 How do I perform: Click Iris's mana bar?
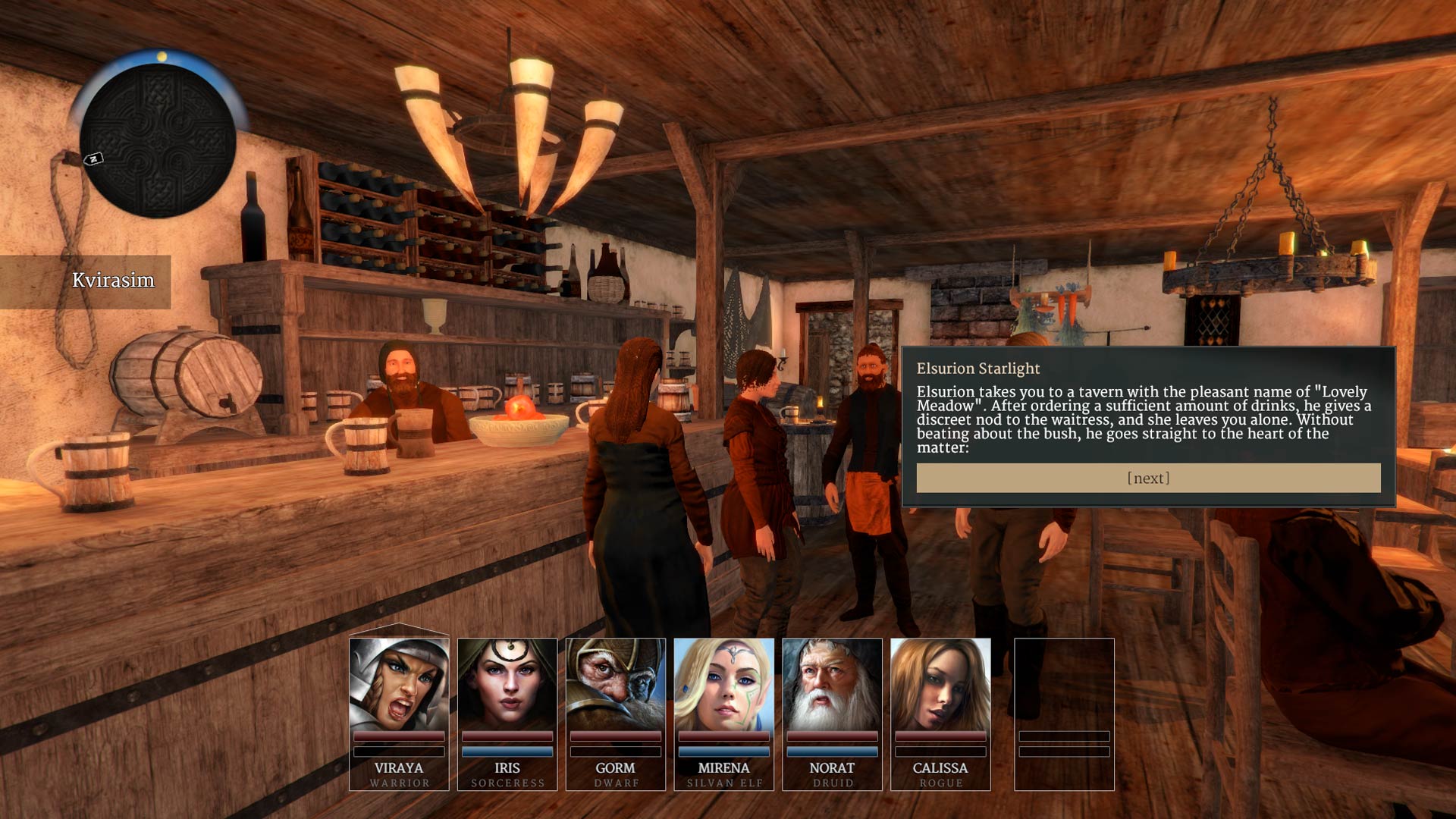[507, 752]
